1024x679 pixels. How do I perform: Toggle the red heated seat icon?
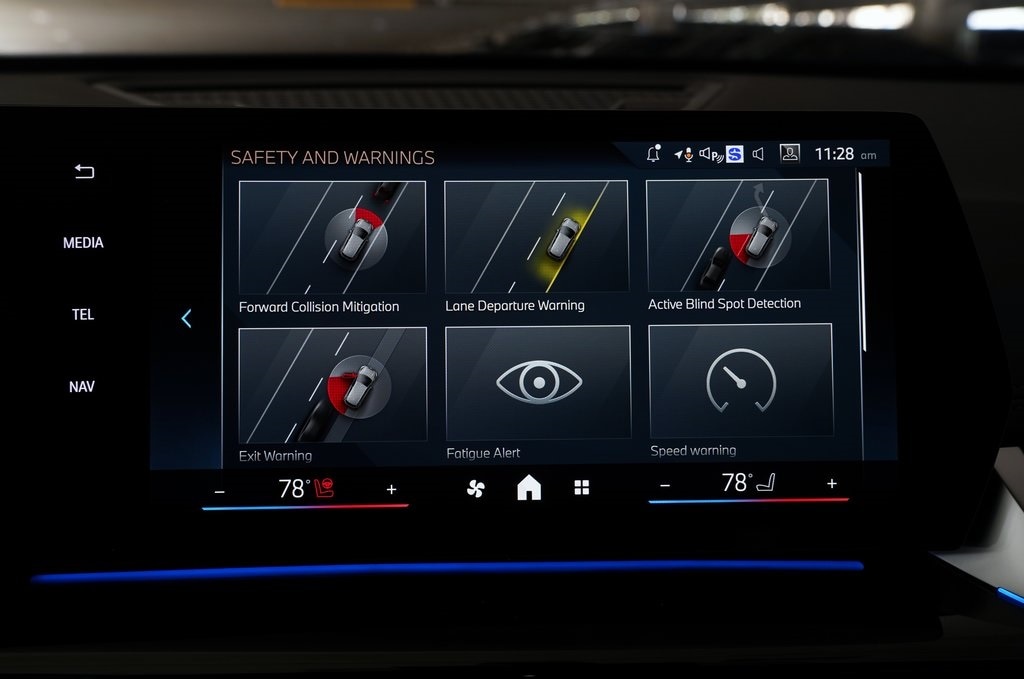coord(324,488)
